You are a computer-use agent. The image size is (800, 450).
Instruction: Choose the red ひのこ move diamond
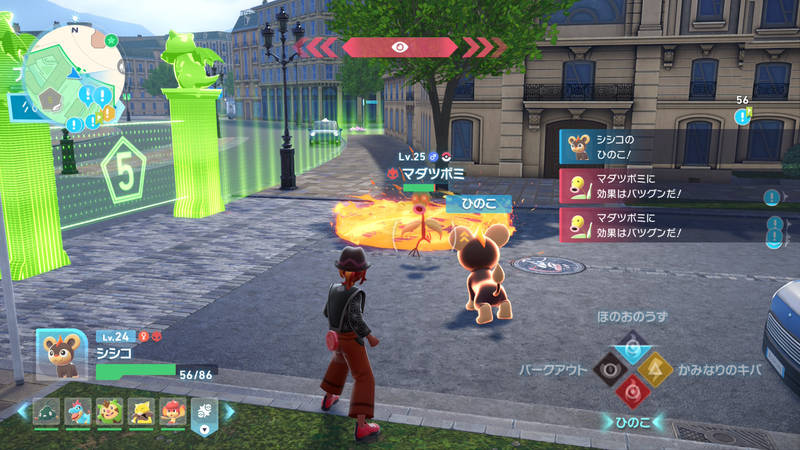click(632, 393)
